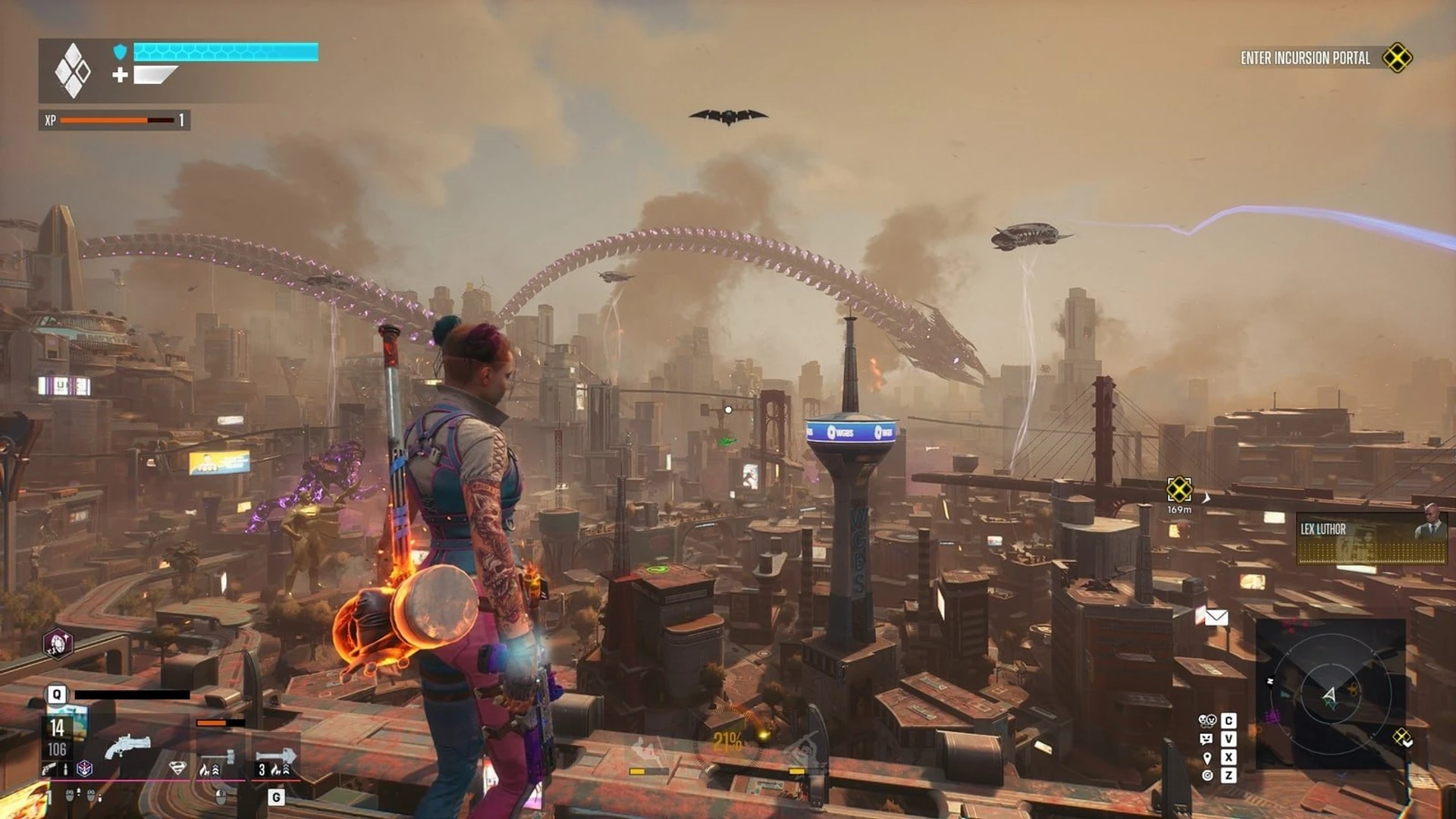Click the blue shield icon
The image size is (1456, 819).
click(x=120, y=52)
